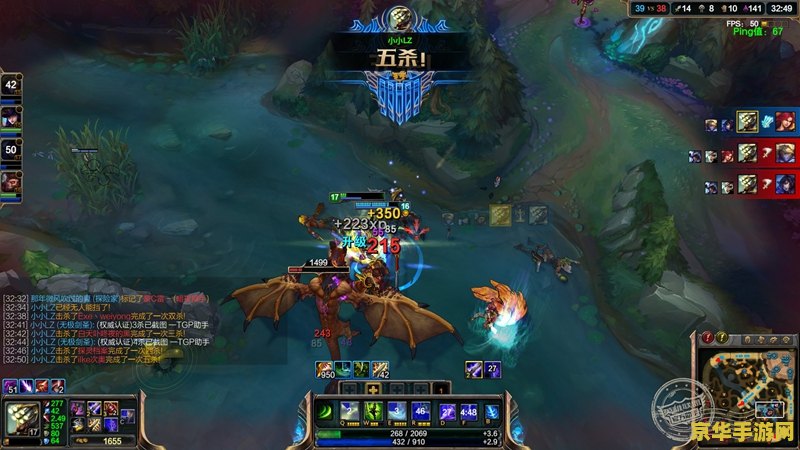Click the green passive ability icon
This screenshot has height=450, width=800.
[326, 411]
